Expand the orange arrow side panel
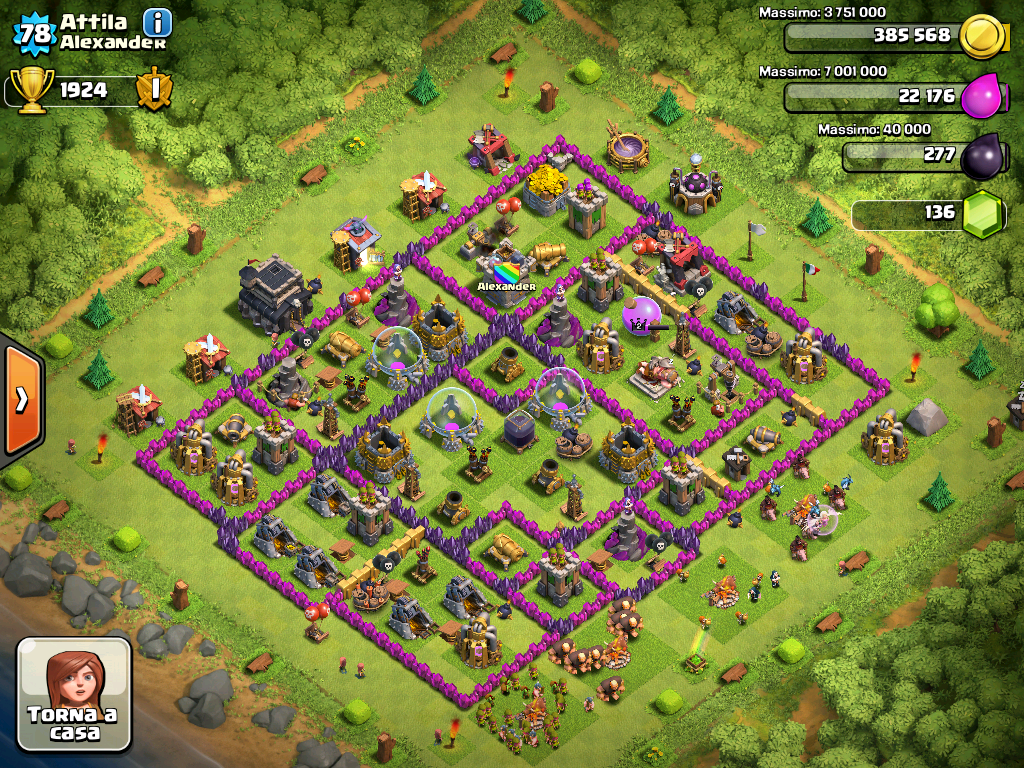This screenshot has height=768, width=1024. pyautogui.click(x=21, y=399)
